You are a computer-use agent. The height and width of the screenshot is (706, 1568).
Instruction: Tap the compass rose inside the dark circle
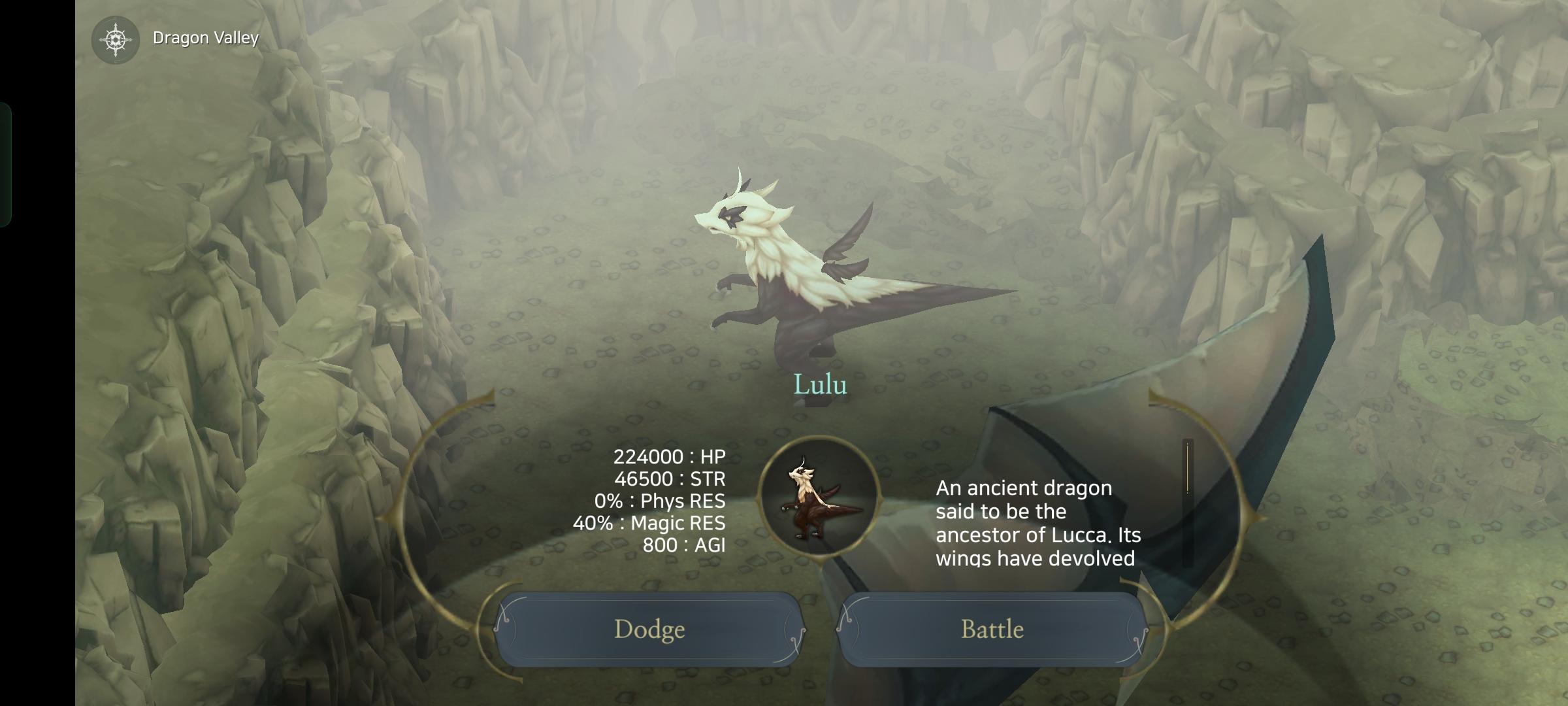(x=116, y=38)
